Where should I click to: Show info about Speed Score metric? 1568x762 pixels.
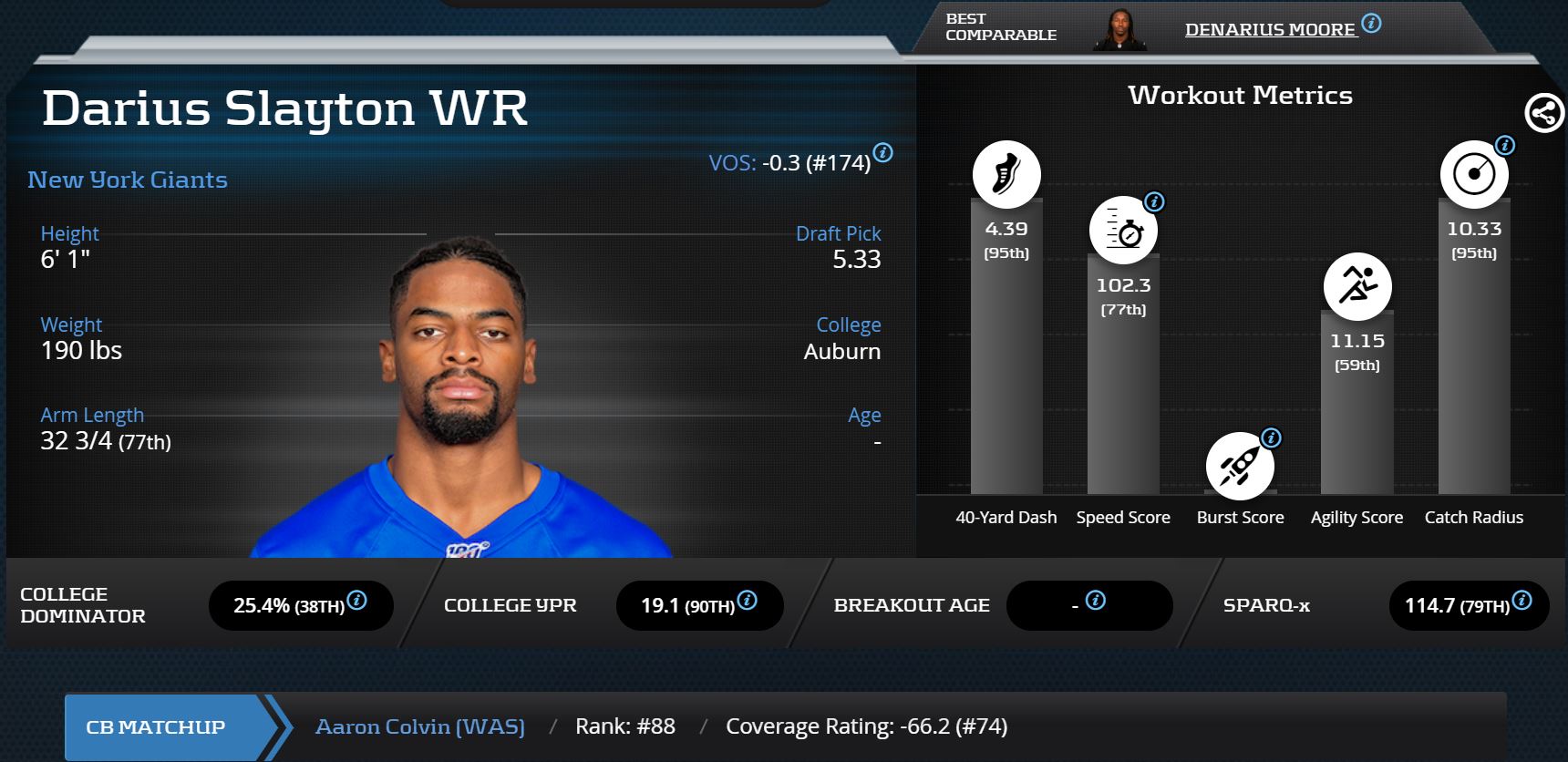[1154, 202]
